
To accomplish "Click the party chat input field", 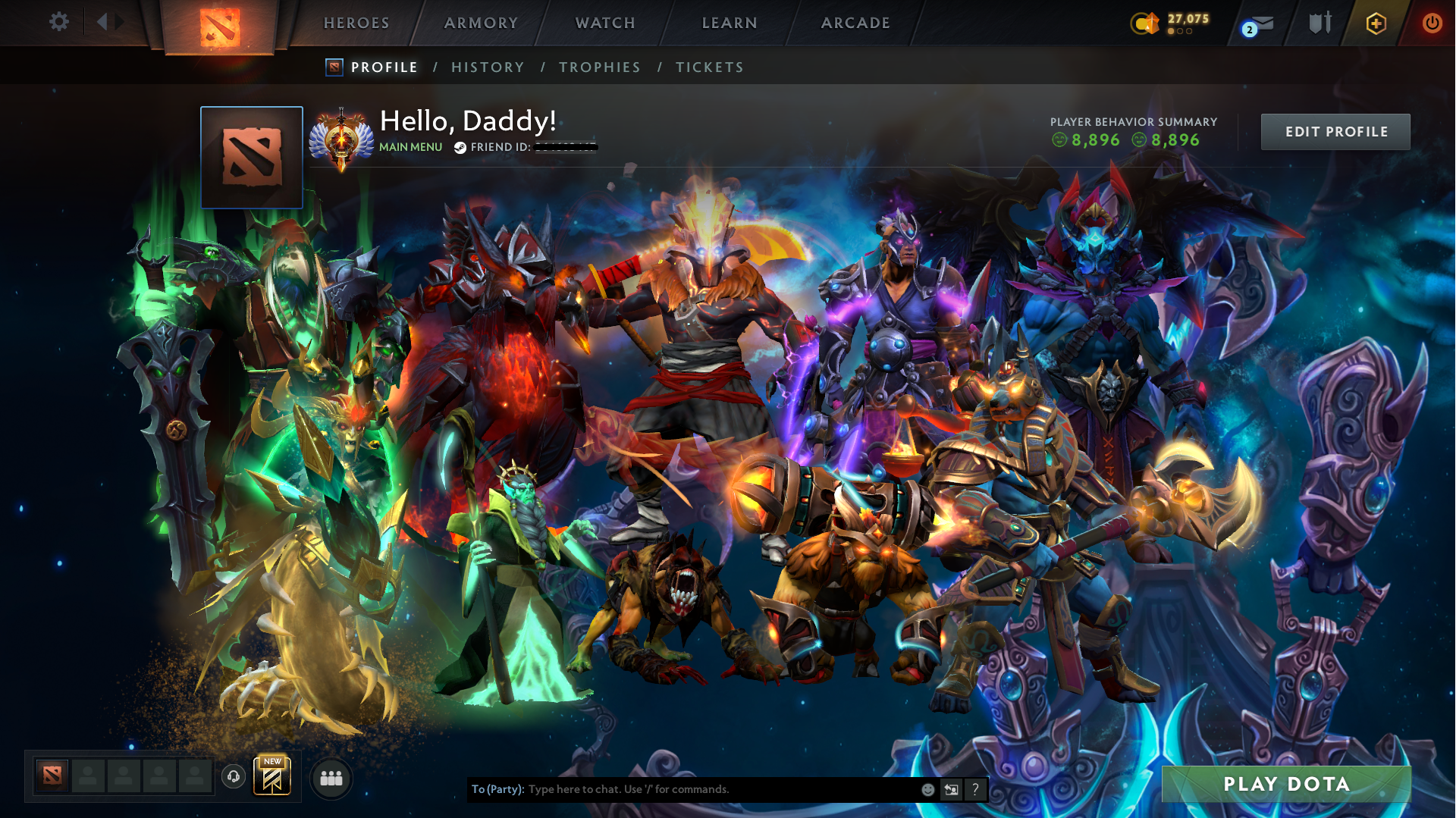I will (x=682, y=789).
